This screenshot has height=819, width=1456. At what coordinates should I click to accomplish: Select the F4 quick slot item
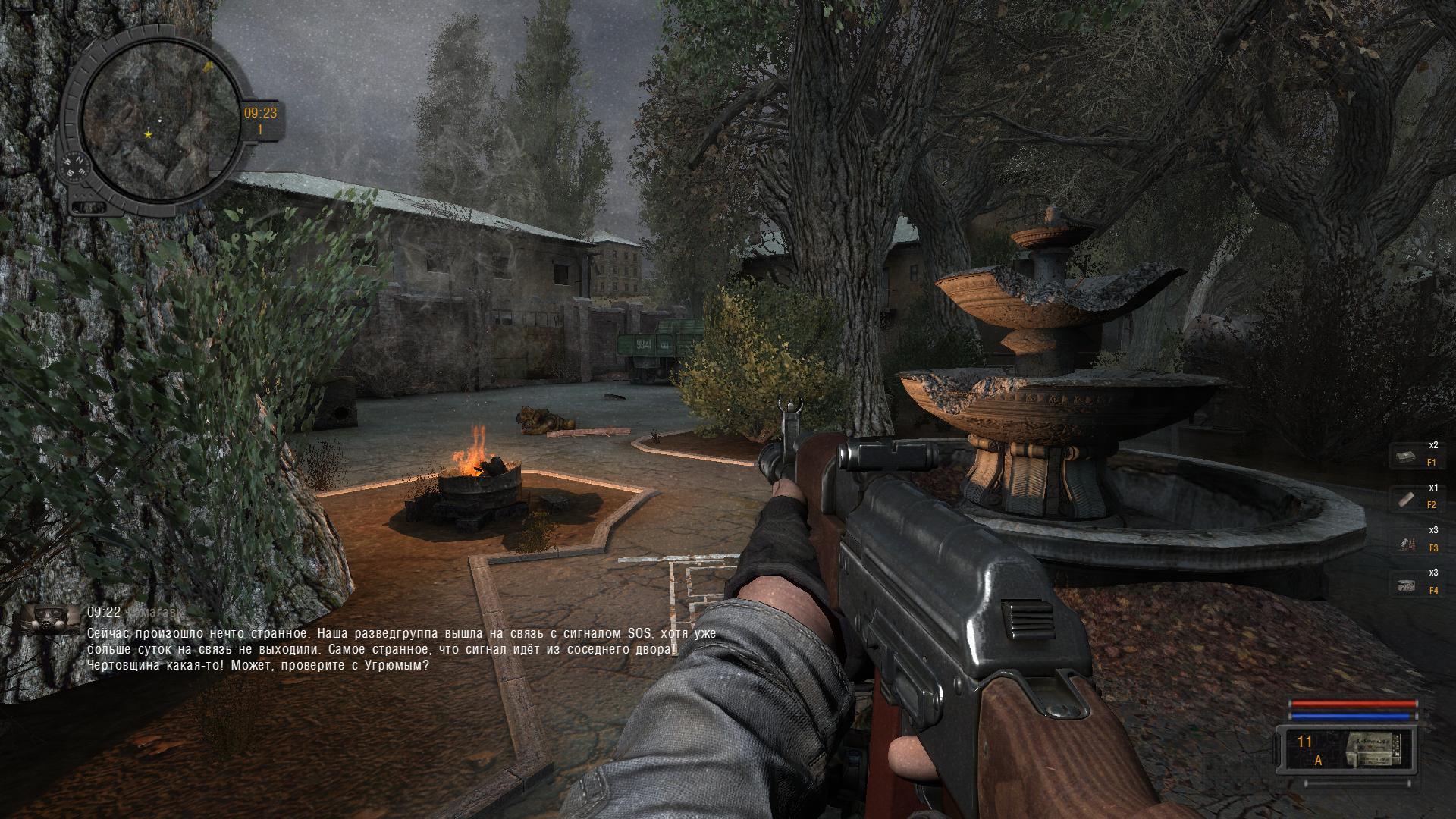coord(1407,585)
